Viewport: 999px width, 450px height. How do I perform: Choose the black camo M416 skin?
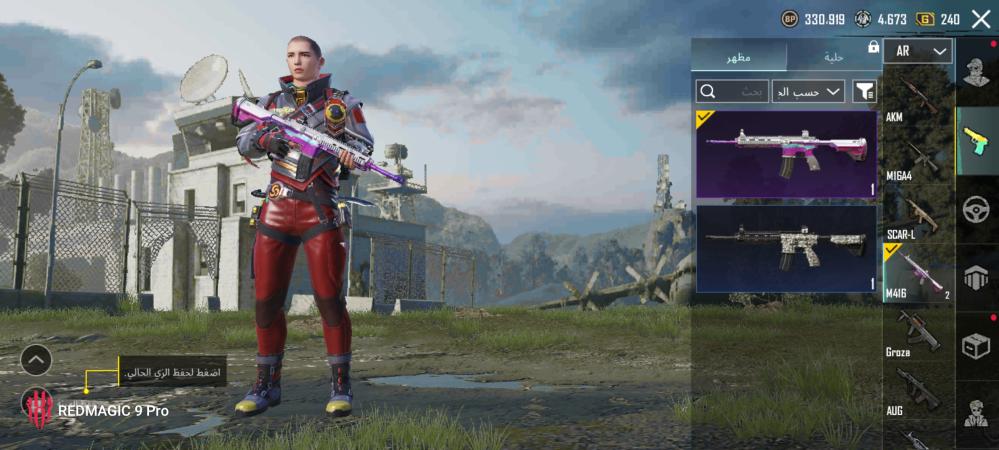(786, 248)
